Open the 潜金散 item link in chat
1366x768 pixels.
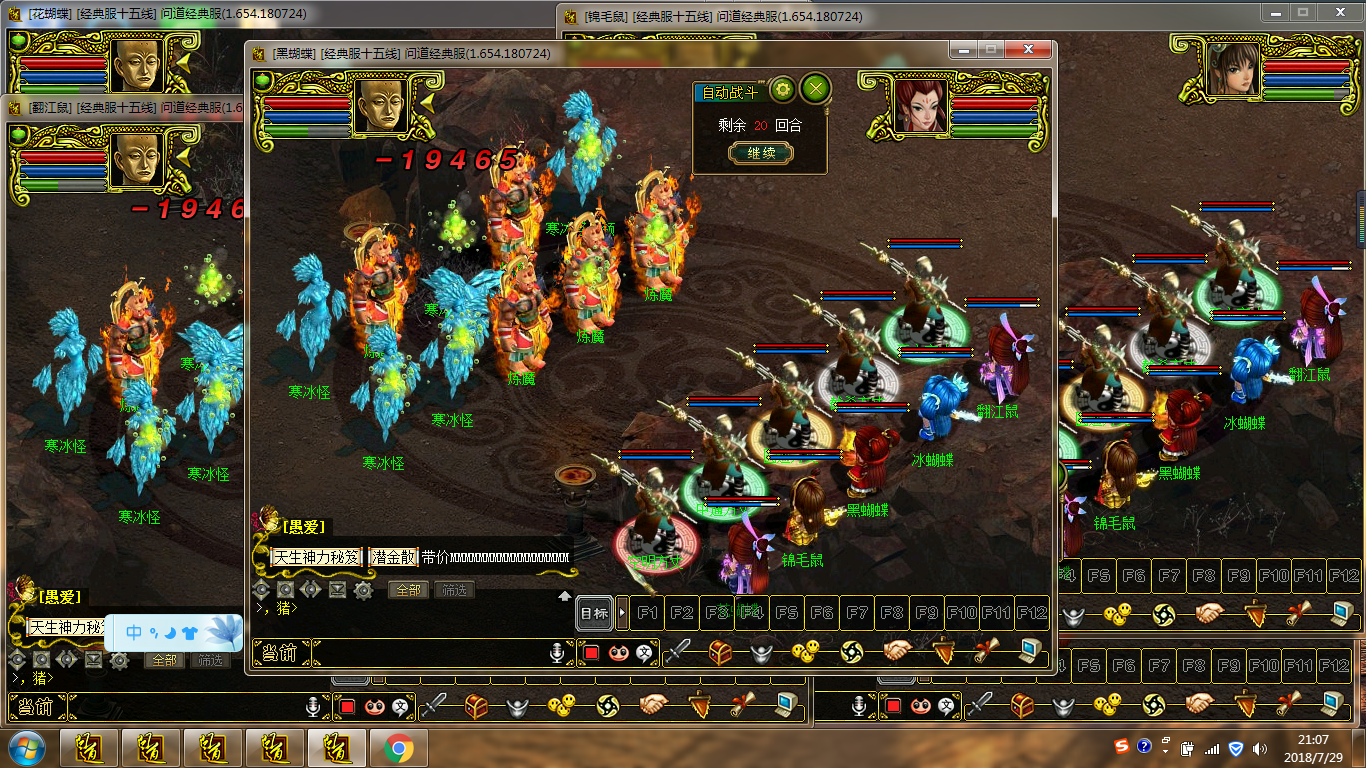pos(394,557)
